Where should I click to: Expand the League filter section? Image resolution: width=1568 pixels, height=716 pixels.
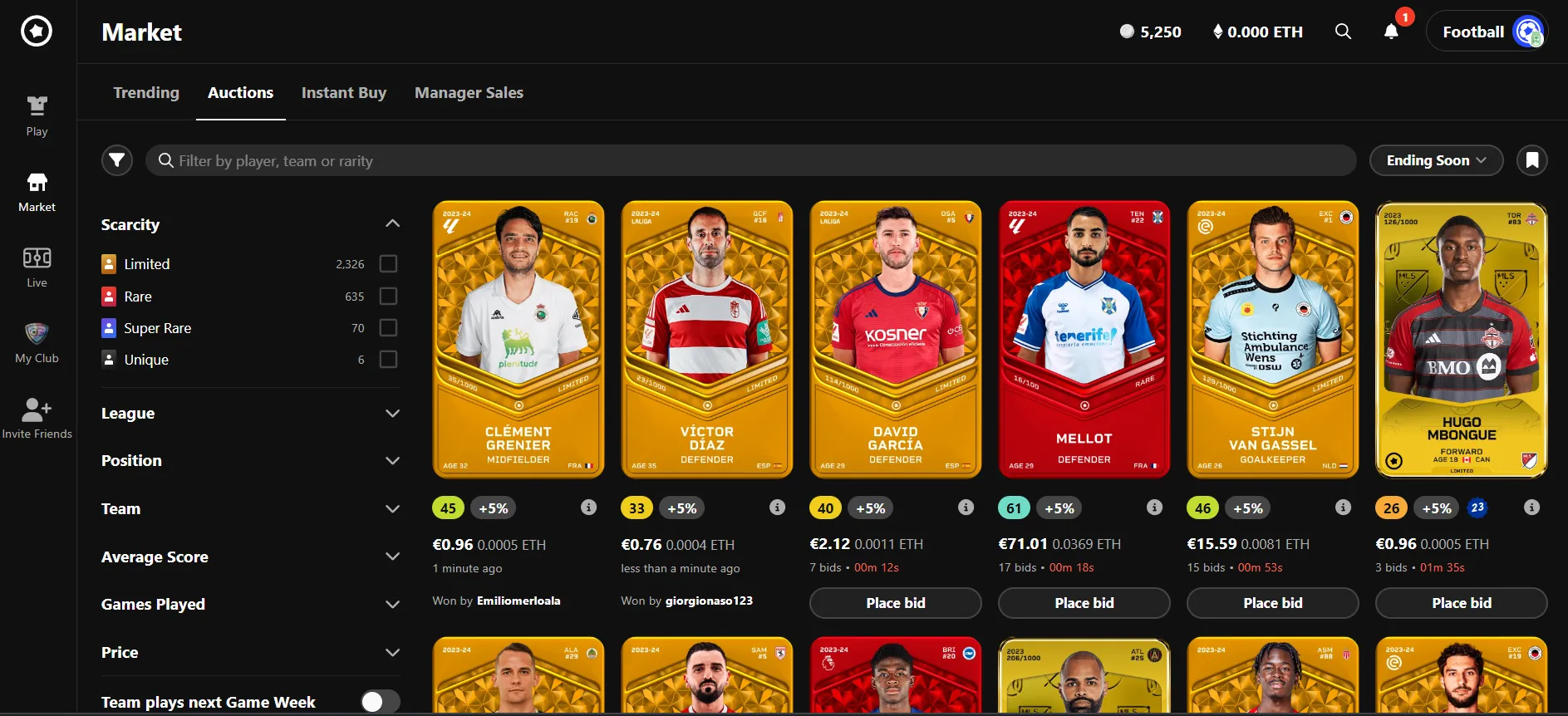click(391, 413)
